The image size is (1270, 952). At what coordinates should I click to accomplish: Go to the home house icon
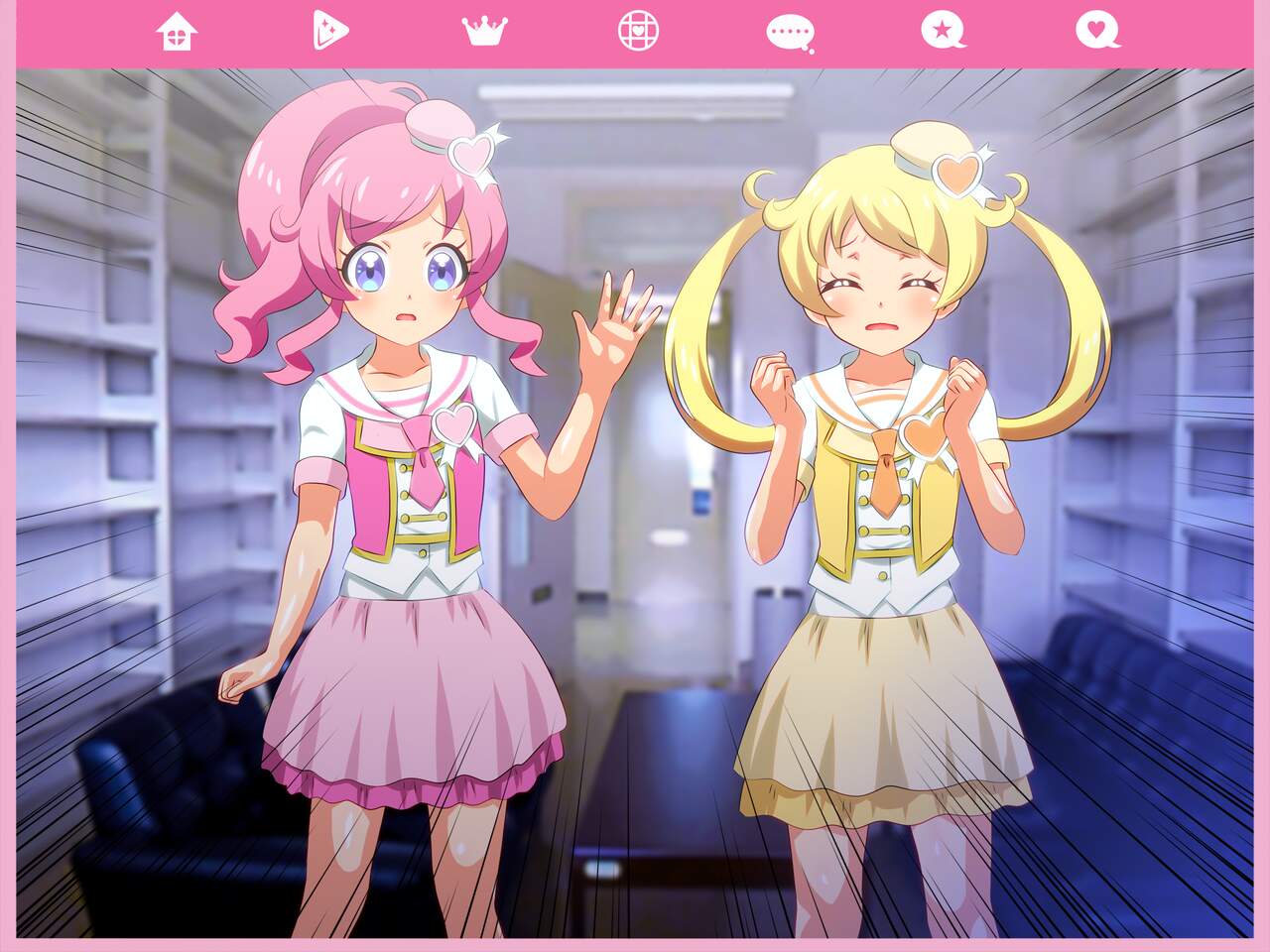click(177, 32)
